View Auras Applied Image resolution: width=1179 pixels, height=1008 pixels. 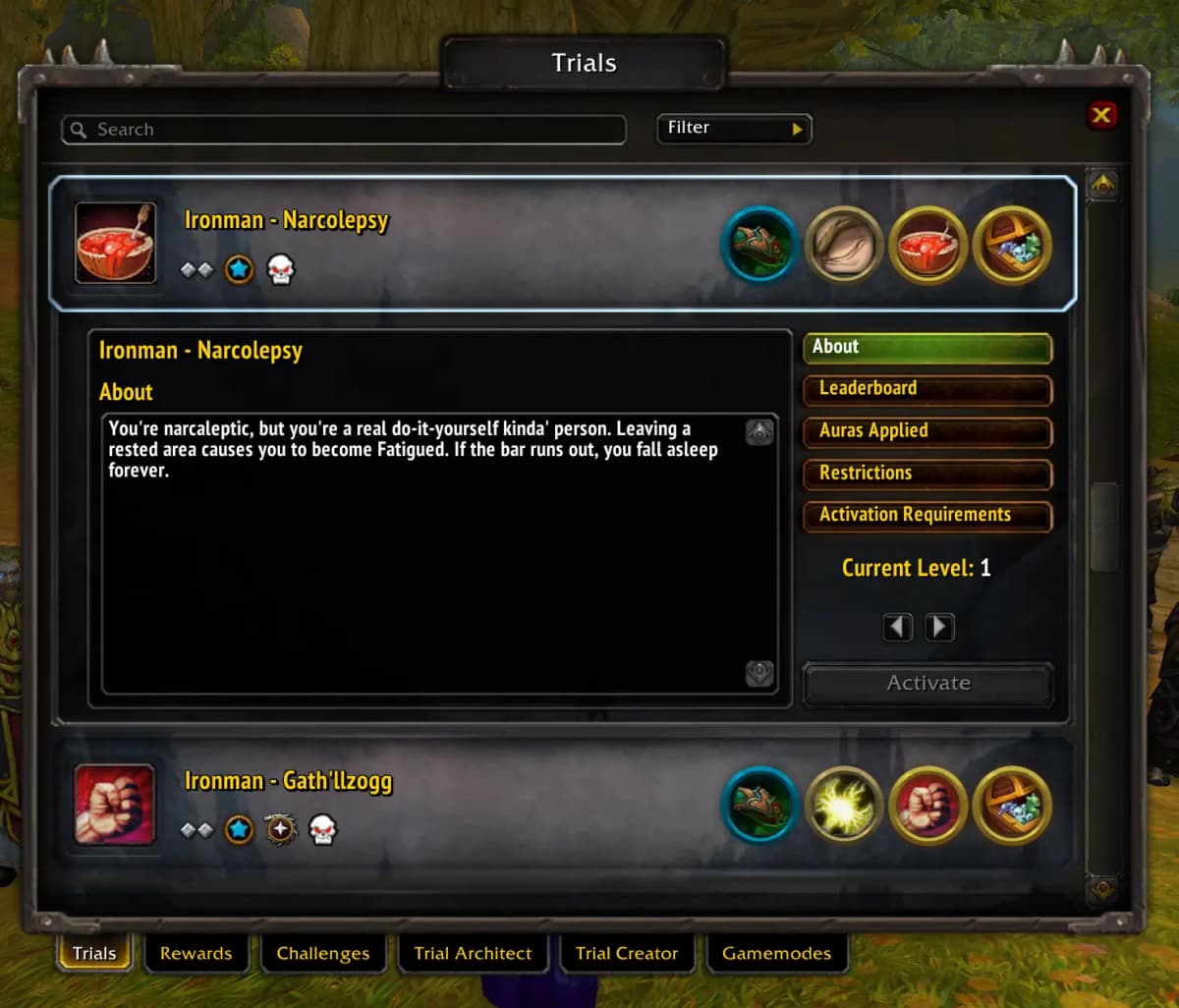pos(926,431)
